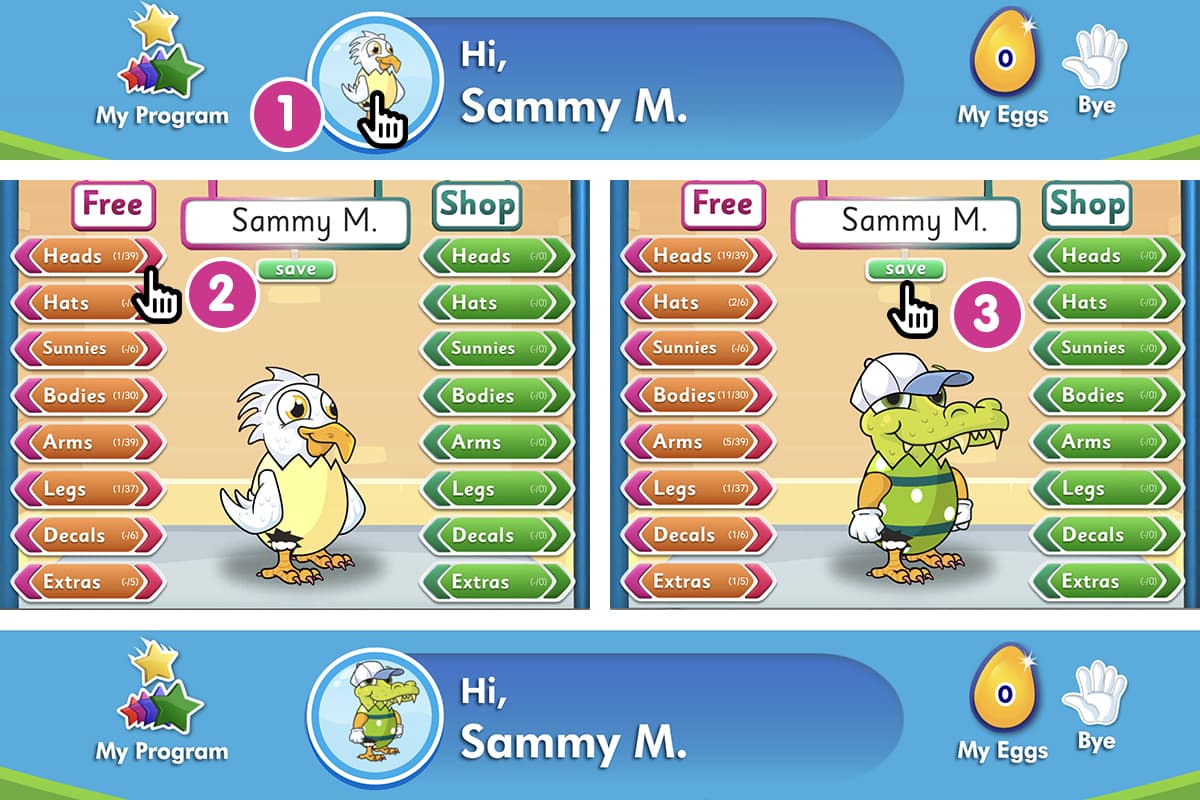Choose free Bodies category showing 11/30
This screenshot has height=800, width=1200.
(697, 395)
